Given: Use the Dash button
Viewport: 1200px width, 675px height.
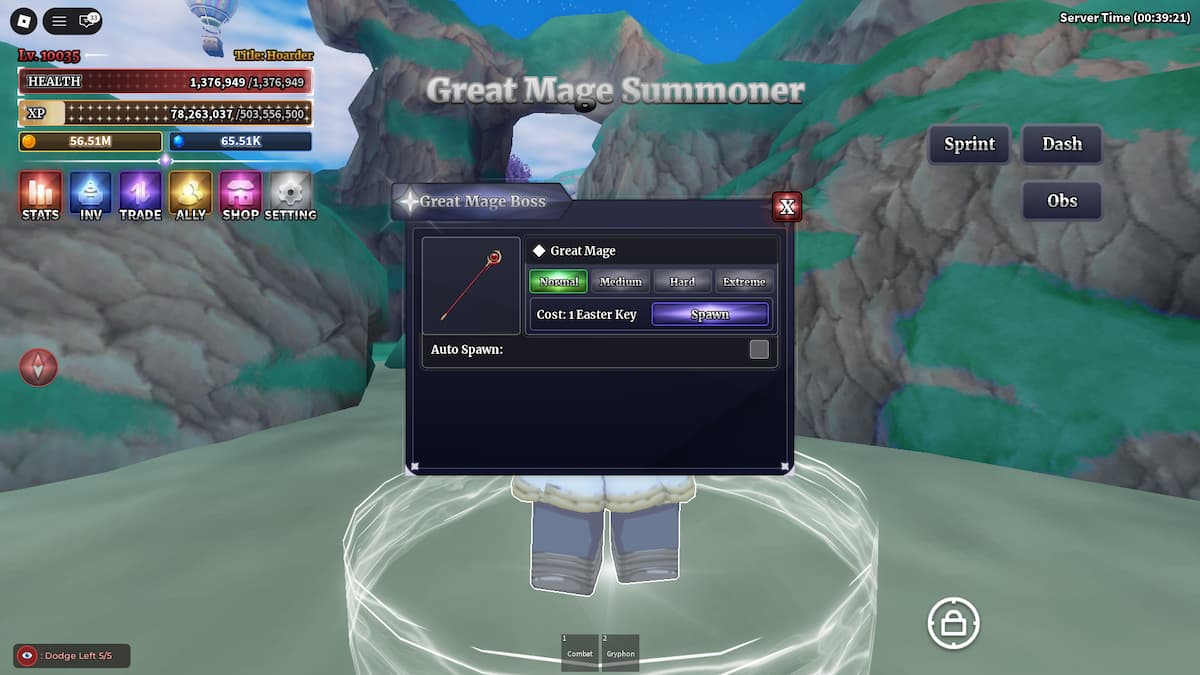Looking at the screenshot, I should coord(1062,144).
